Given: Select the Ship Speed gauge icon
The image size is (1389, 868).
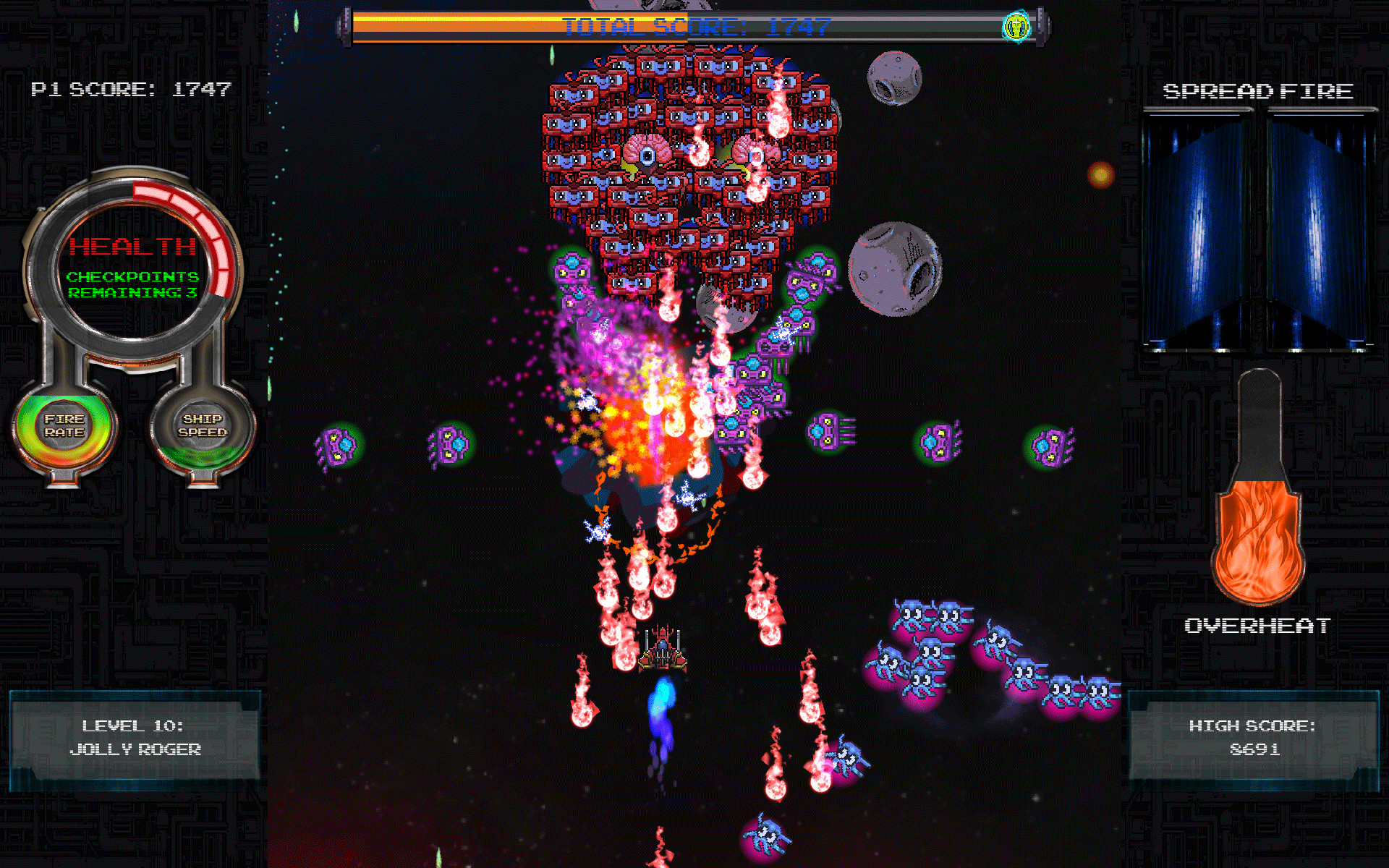Looking at the screenshot, I should (x=205, y=428).
